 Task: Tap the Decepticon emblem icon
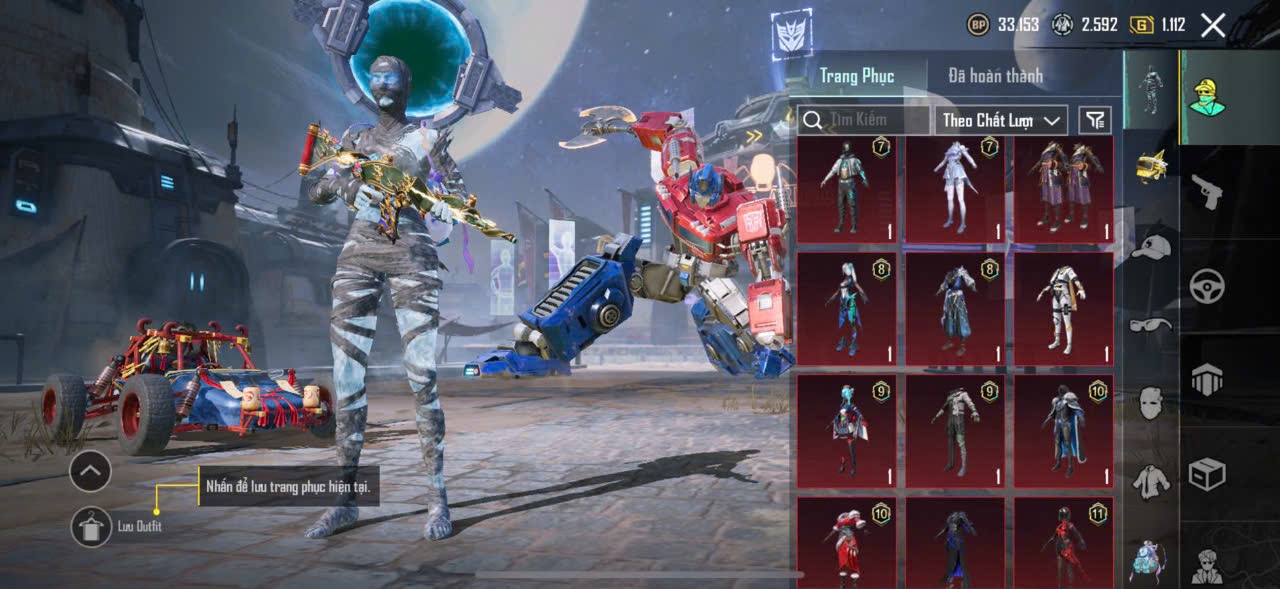[x=790, y=36]
